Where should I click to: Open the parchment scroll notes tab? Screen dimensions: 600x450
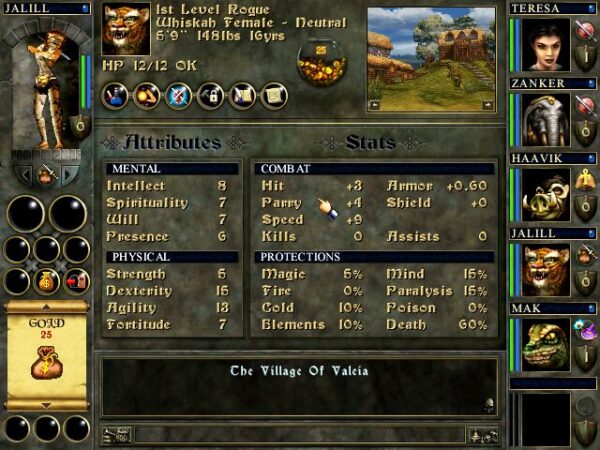pos(272,96)
